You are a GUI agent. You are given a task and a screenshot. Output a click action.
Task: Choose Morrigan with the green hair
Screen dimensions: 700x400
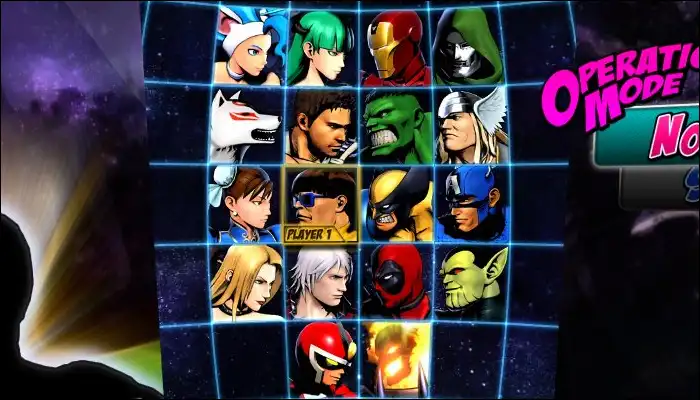[323, 48]
